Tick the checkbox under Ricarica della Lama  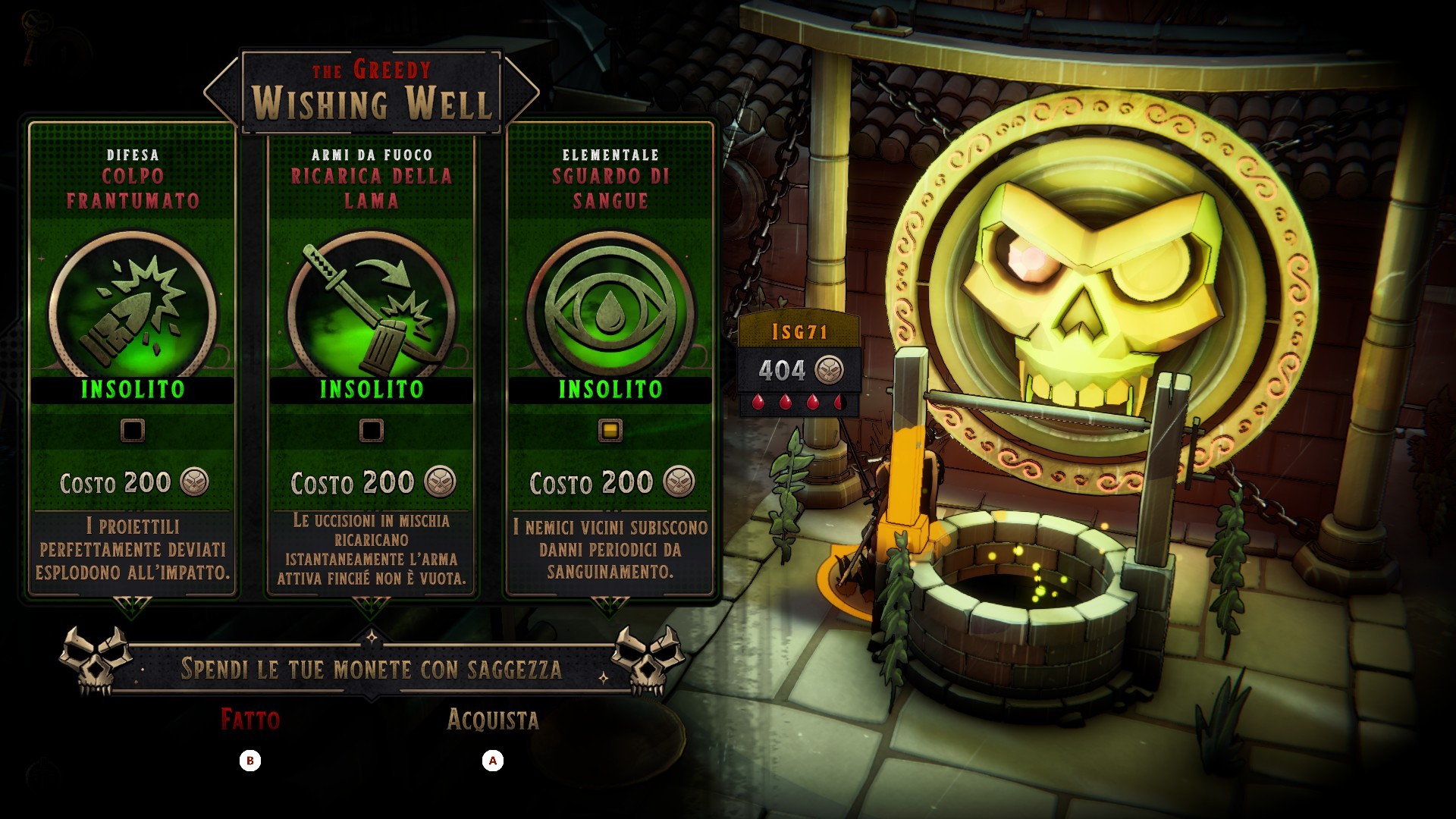(371, 431)
